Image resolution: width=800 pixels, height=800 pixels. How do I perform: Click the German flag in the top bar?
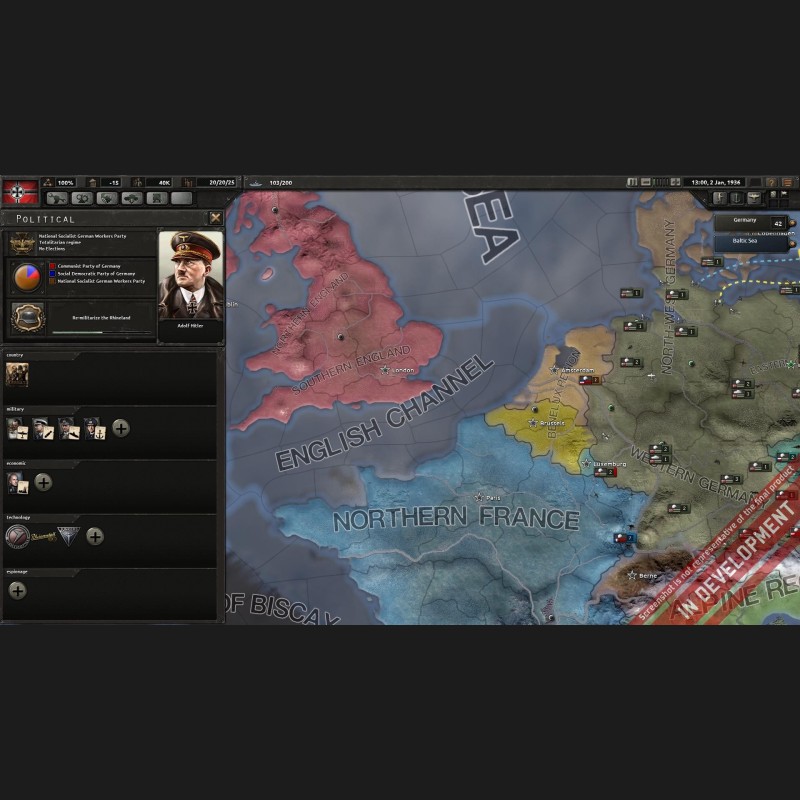[18, 192]
